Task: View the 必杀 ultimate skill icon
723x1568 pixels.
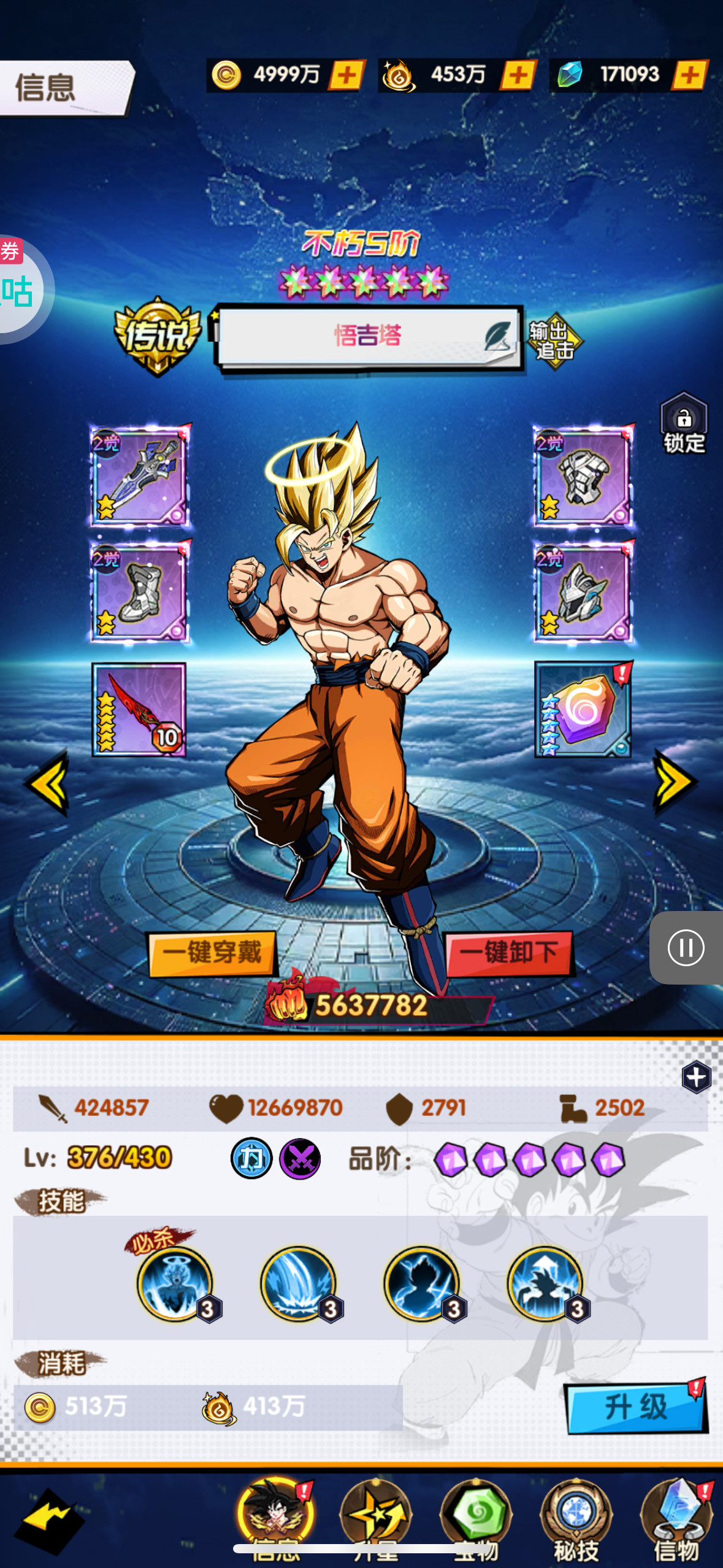Action: point(176,1283)
